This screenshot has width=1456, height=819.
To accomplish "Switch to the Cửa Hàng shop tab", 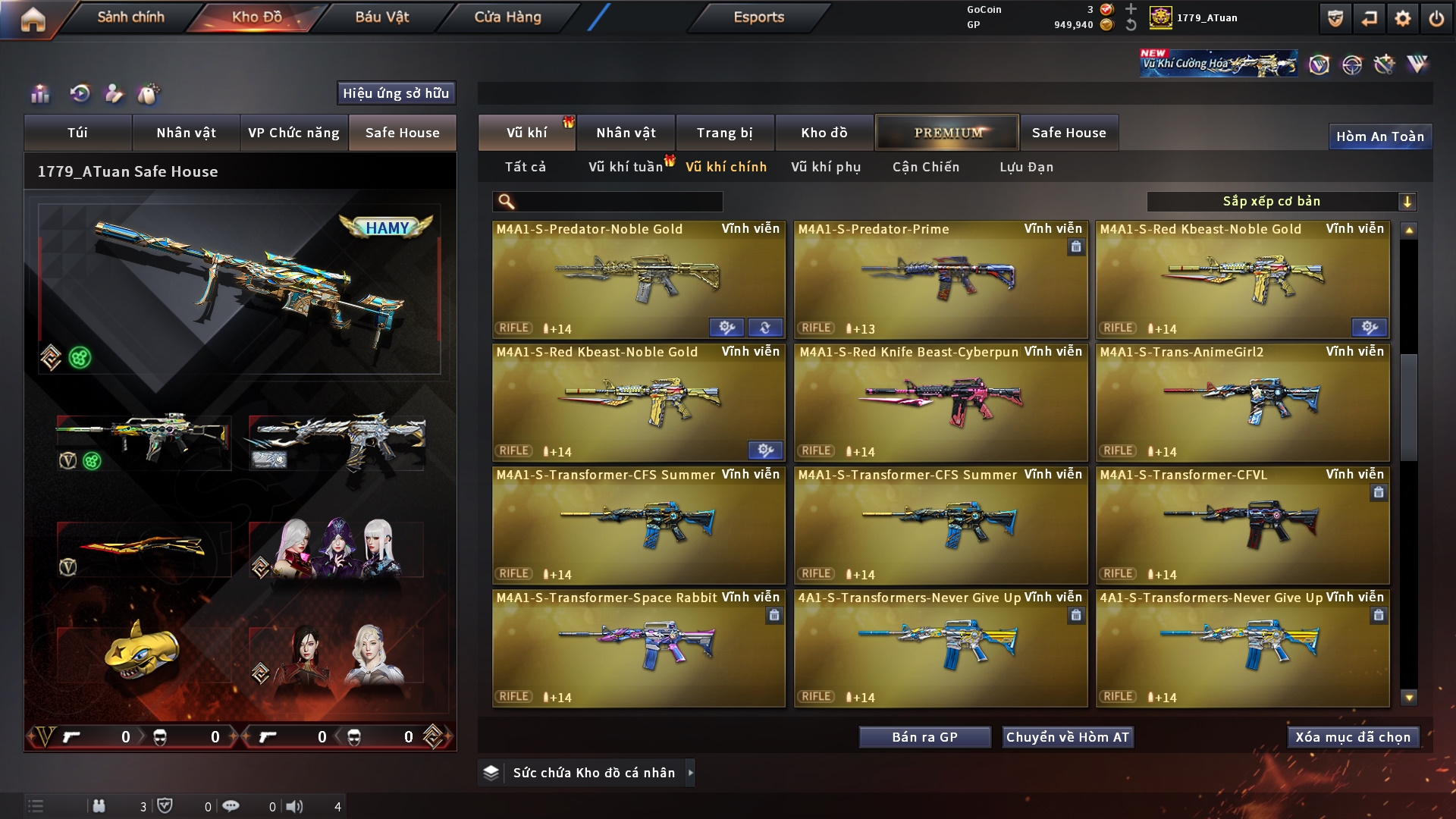I will (507, 17).
